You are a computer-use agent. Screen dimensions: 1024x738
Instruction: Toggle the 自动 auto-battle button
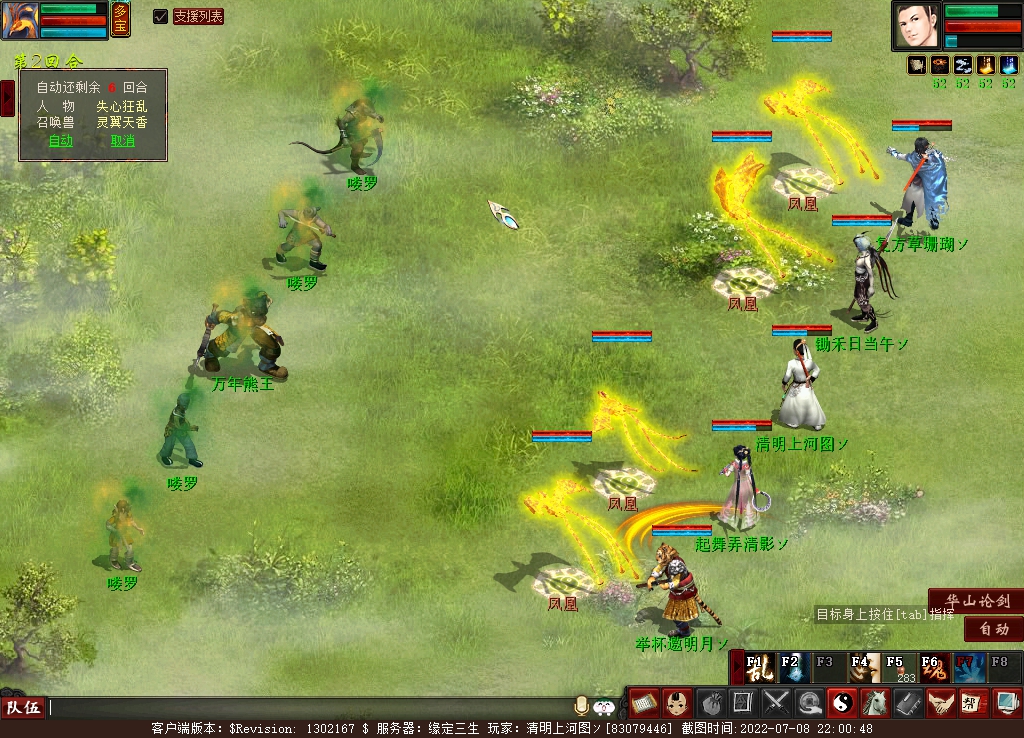(x=993, y=629)
